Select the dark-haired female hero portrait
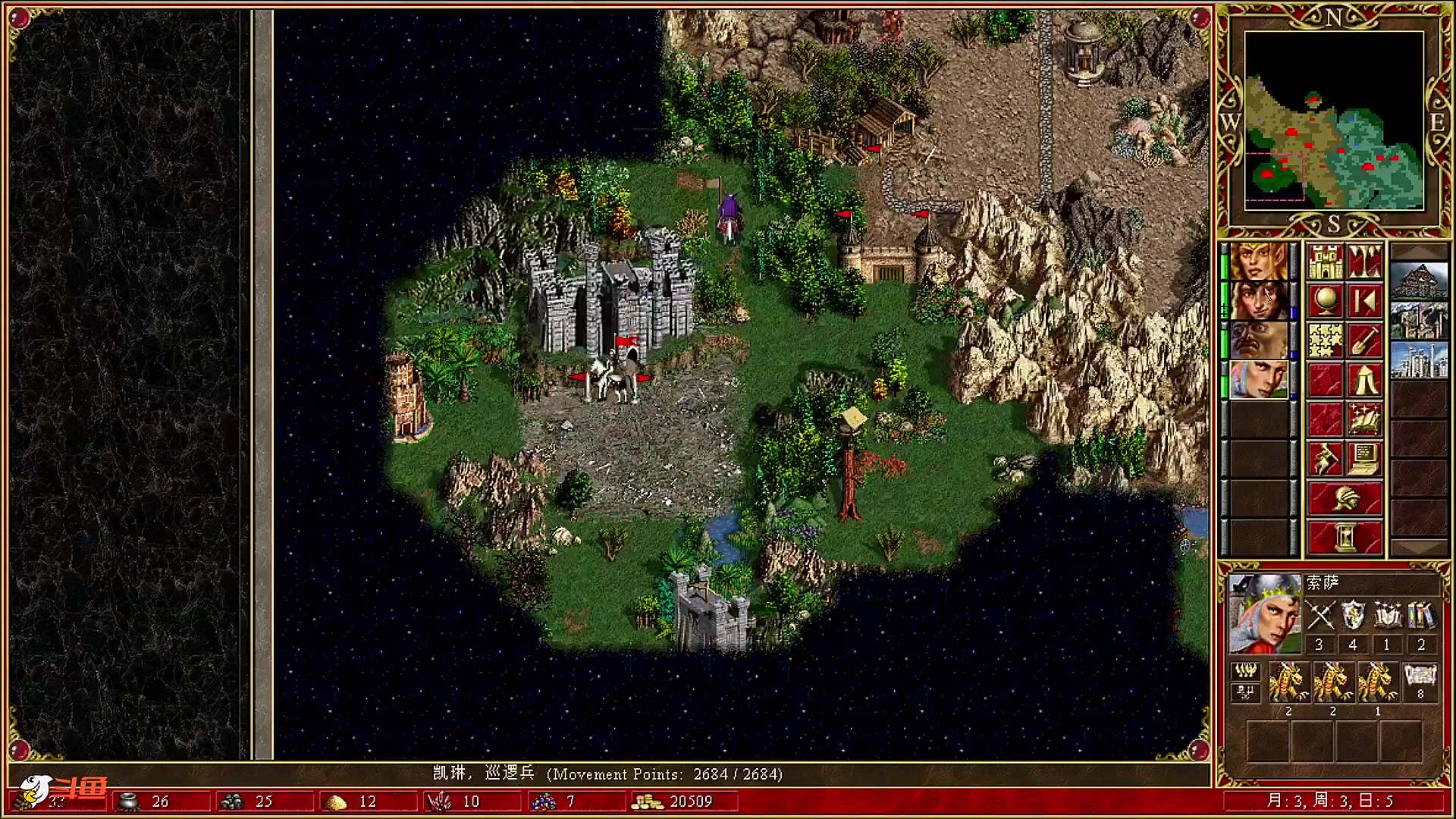1456x819 pixels. click(x=1258, y=301)
